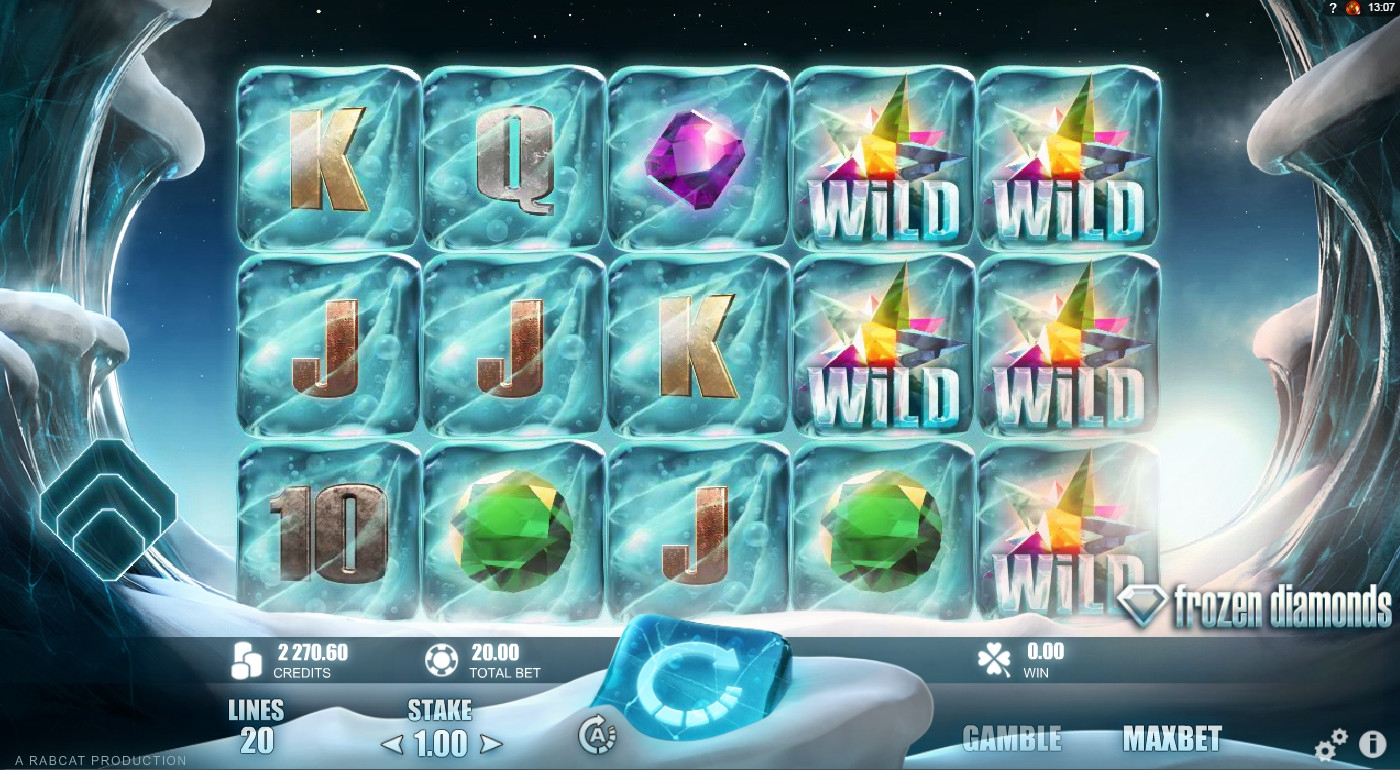The image size is (1400, 770).
Task: Change the number of LINES
Action: tap(256, 728)
